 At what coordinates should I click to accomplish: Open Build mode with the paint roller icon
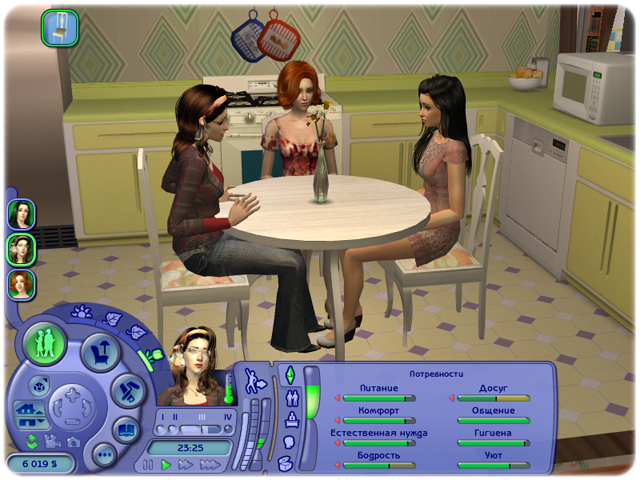click(x=125, y=392)
